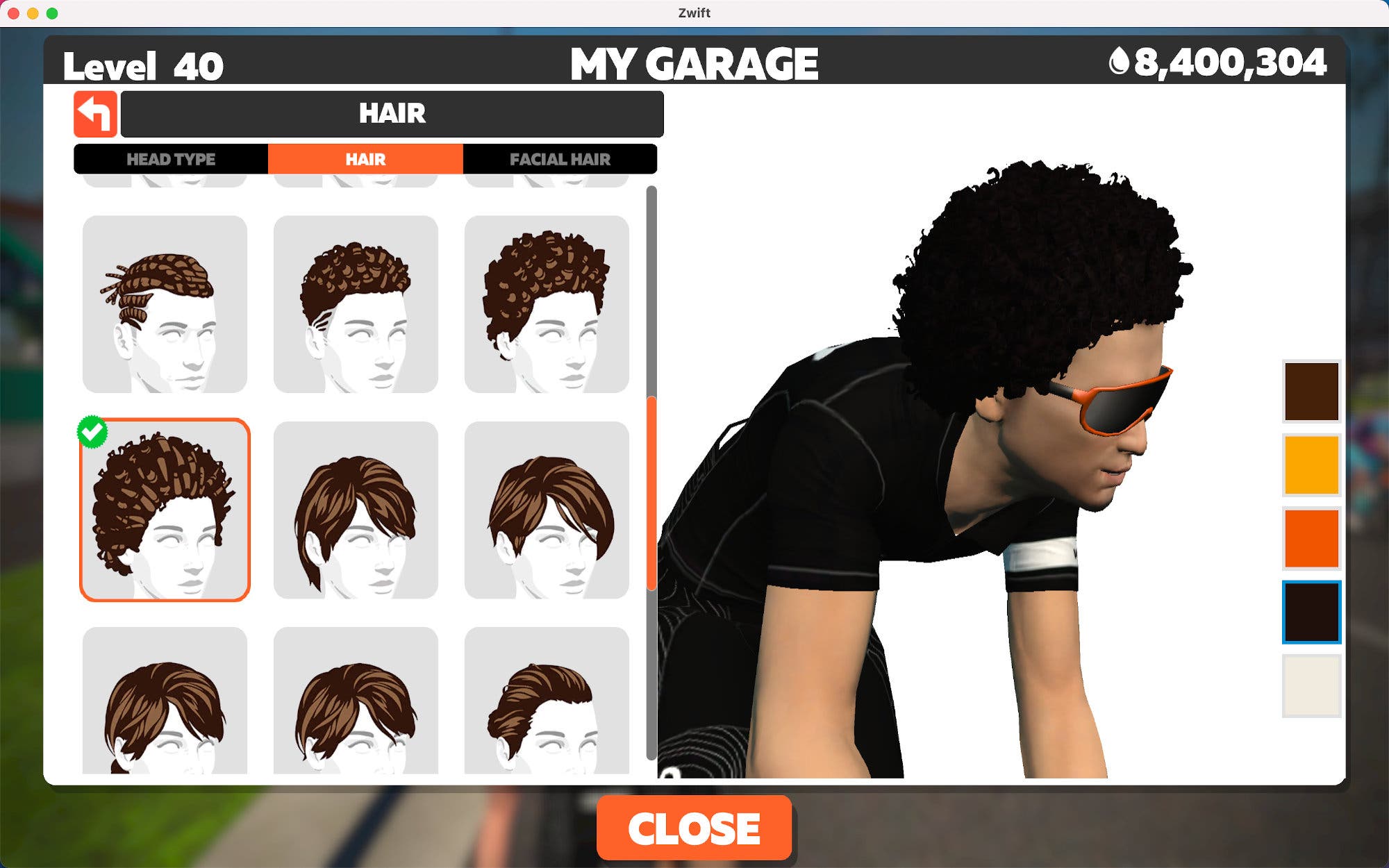Click the back arrow icon above the hair list
This screenshot has height=868, width=1389.
pyautogui.click(x=95, y=113)
